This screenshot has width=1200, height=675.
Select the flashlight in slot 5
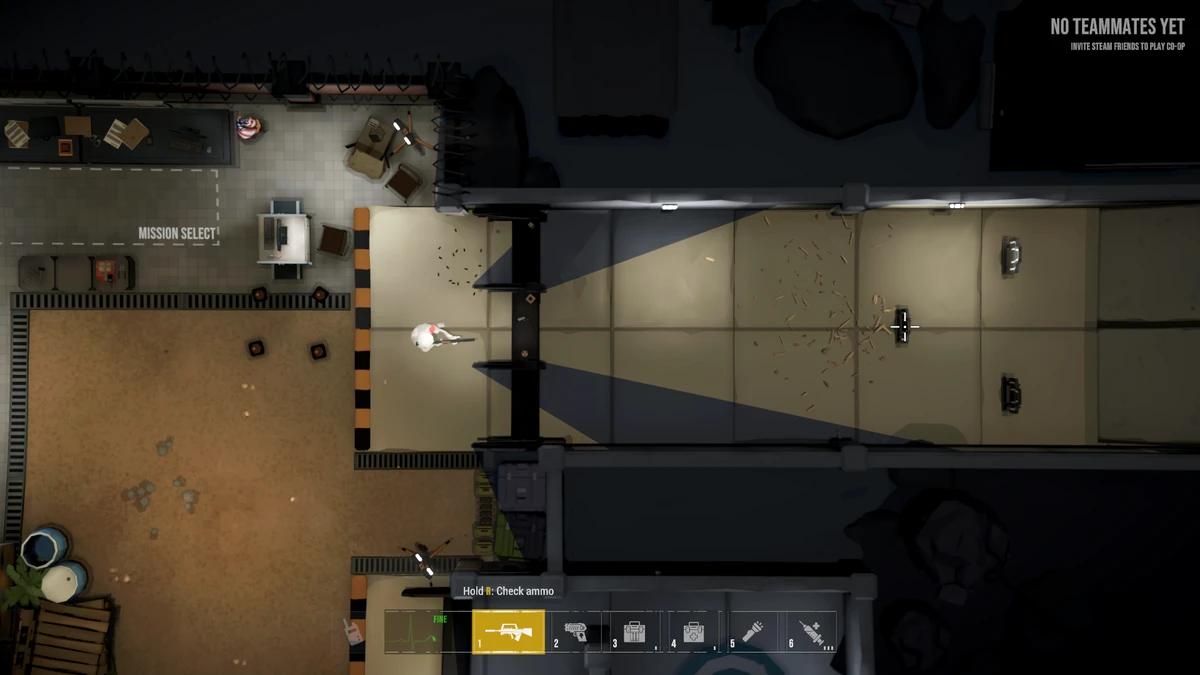(752, 631)
